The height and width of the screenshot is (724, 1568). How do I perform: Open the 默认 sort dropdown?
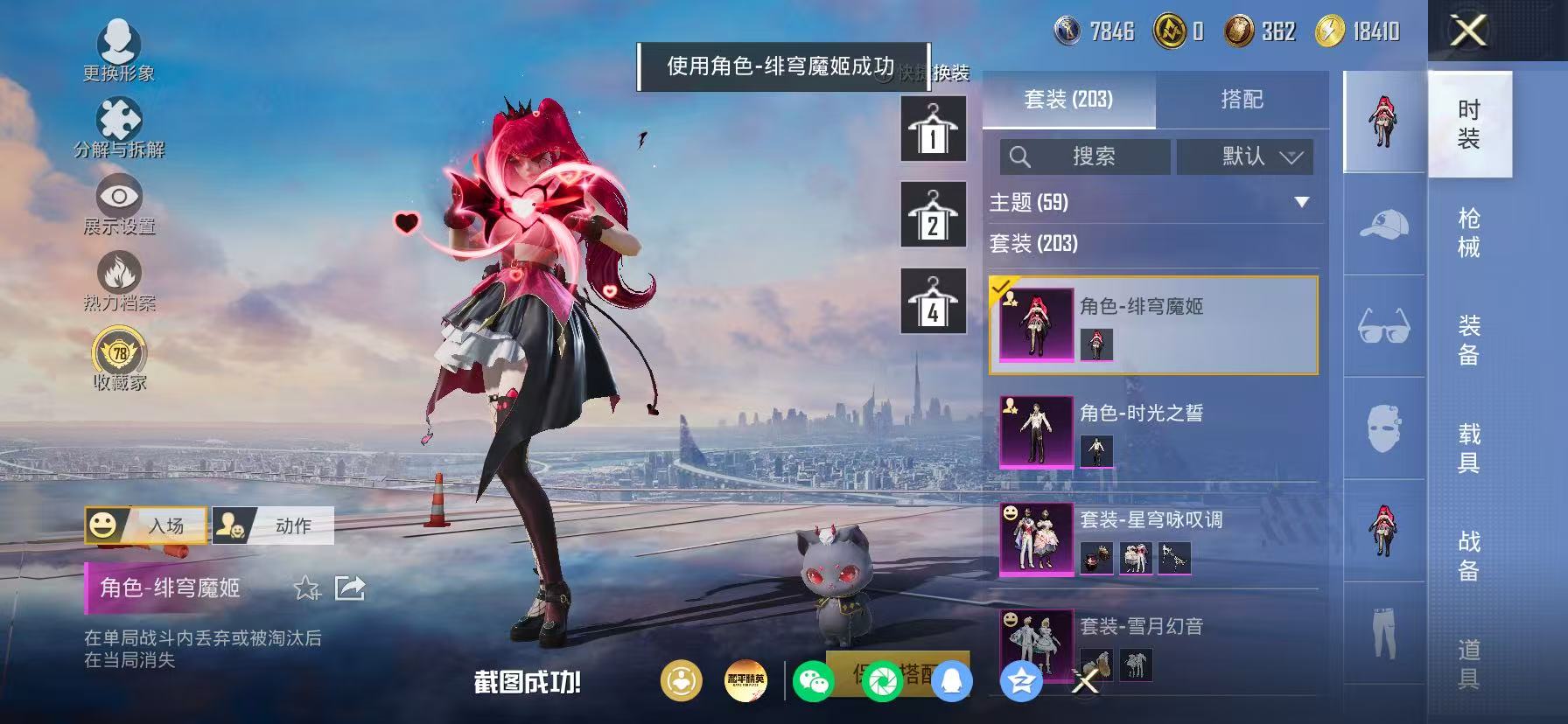(x=1245, y=157)
